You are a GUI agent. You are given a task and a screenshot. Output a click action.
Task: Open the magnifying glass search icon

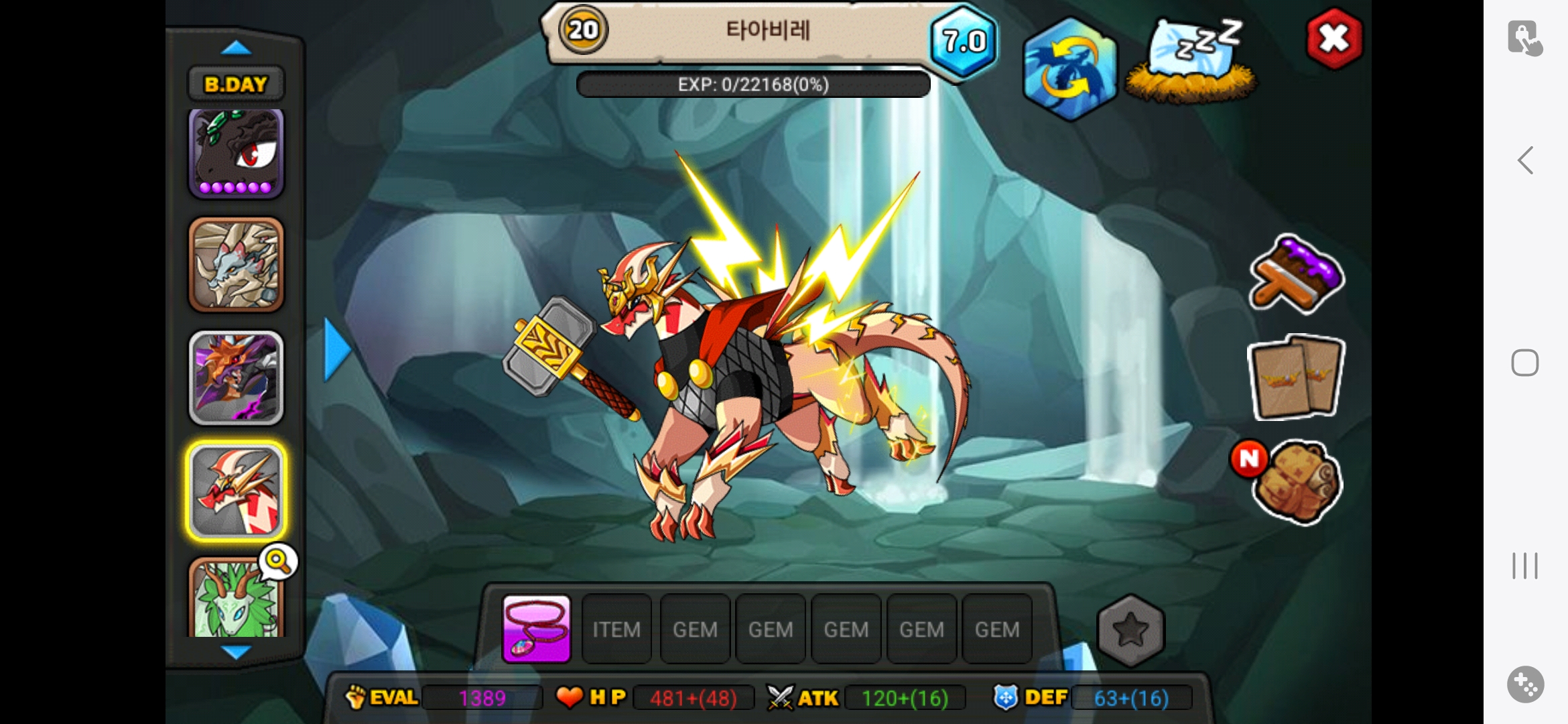[x=278, y=561]
